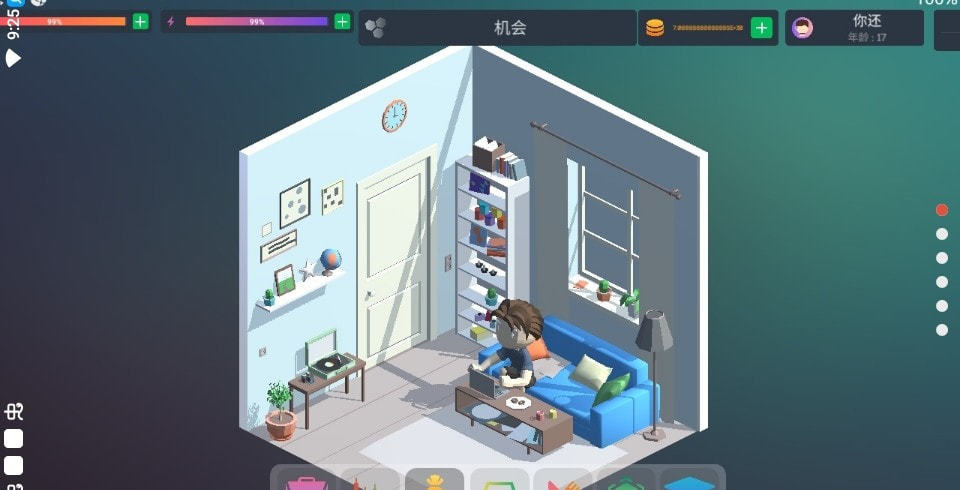960x490 pixels.
Task: Add health with the green plus button
Action: pos(140,21)
